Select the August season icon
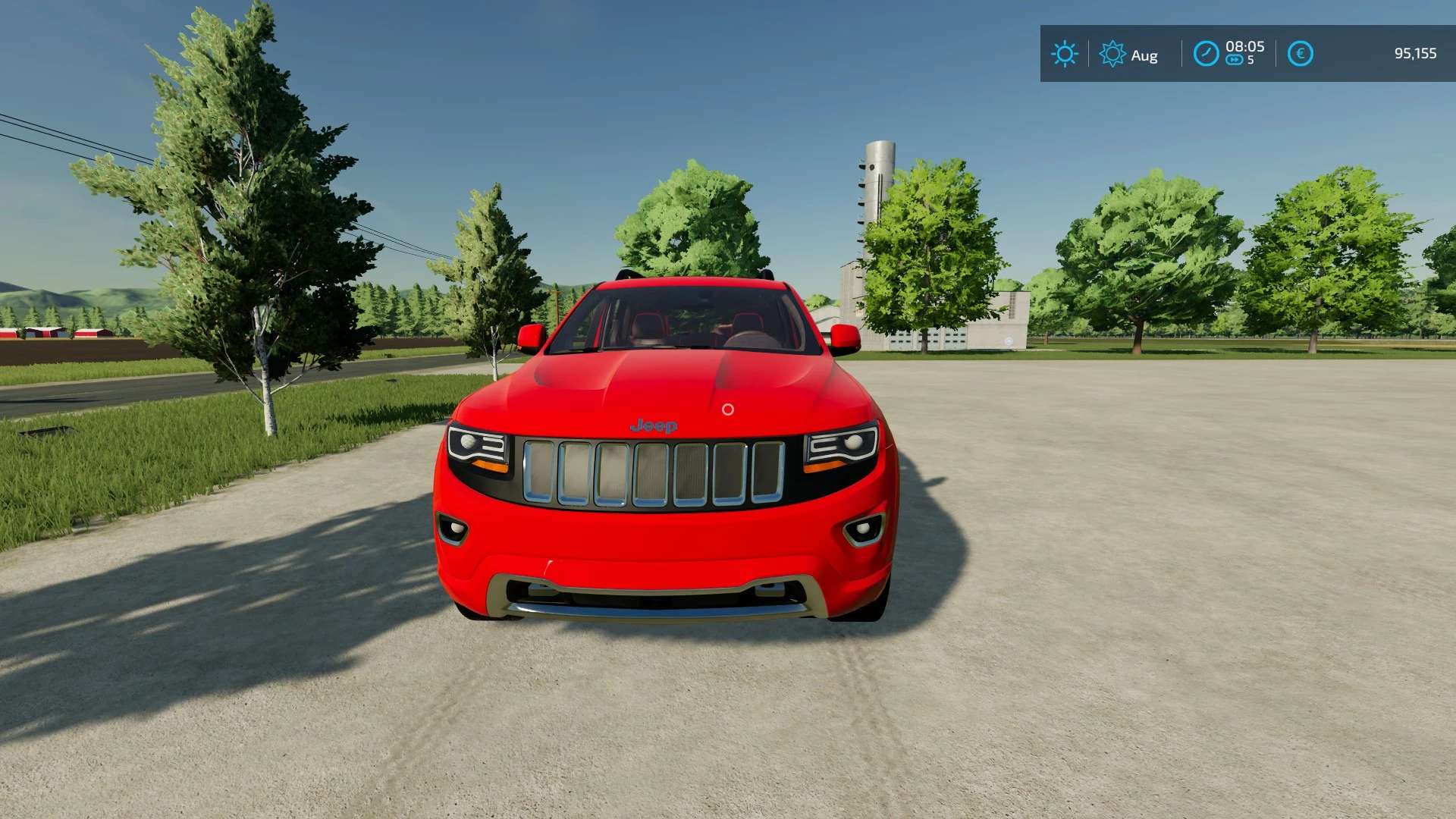Screen dimensions: 1456x819 point(1112,54)
